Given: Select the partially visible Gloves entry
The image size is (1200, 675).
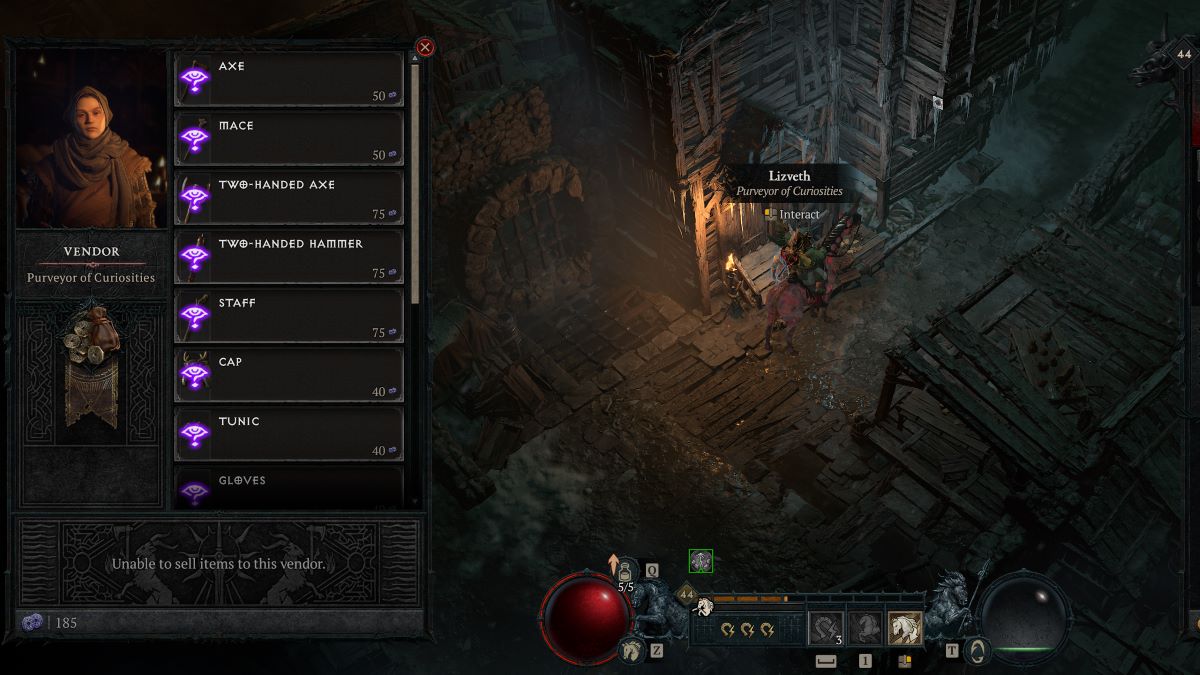Looking at the screenshot, I should click(289, 487).
